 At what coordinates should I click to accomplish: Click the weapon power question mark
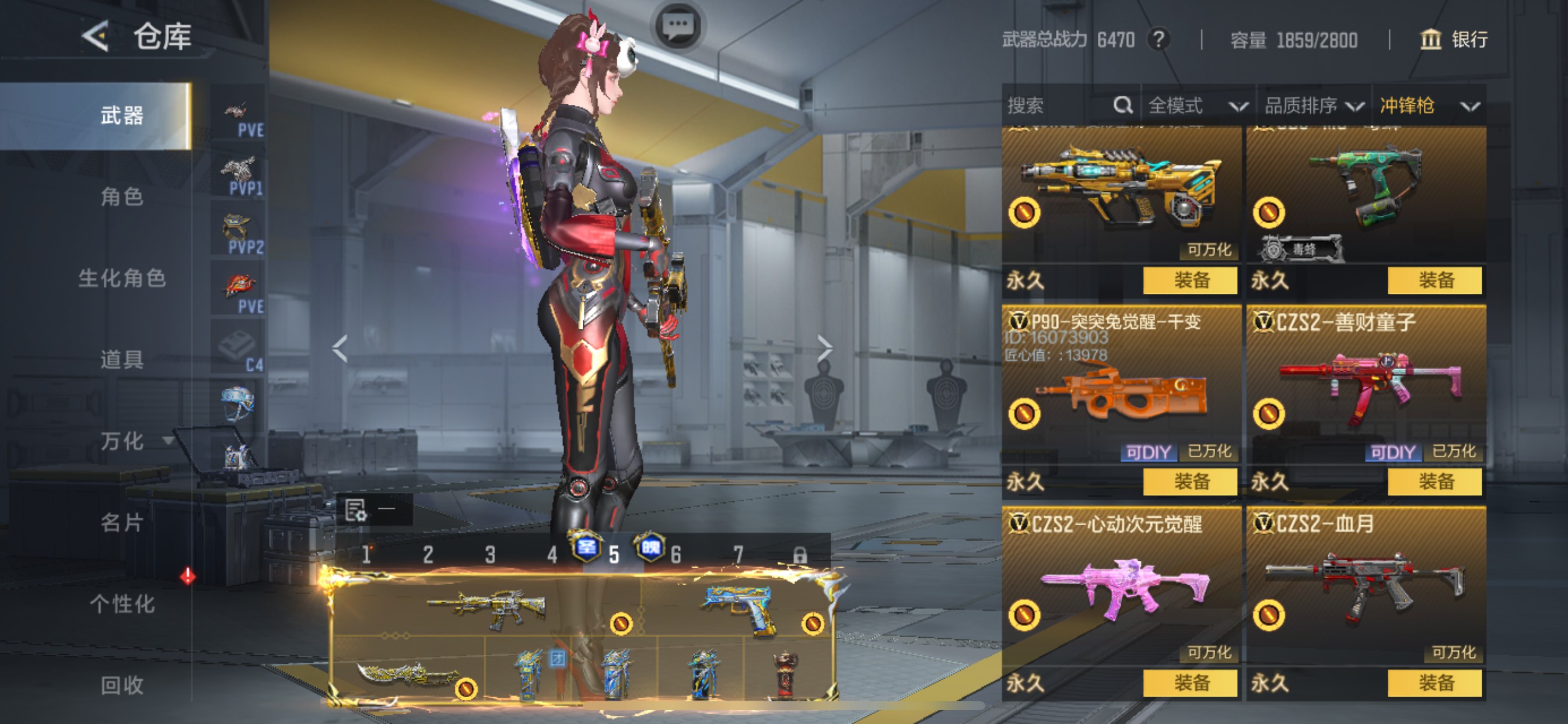point(1158,40)
